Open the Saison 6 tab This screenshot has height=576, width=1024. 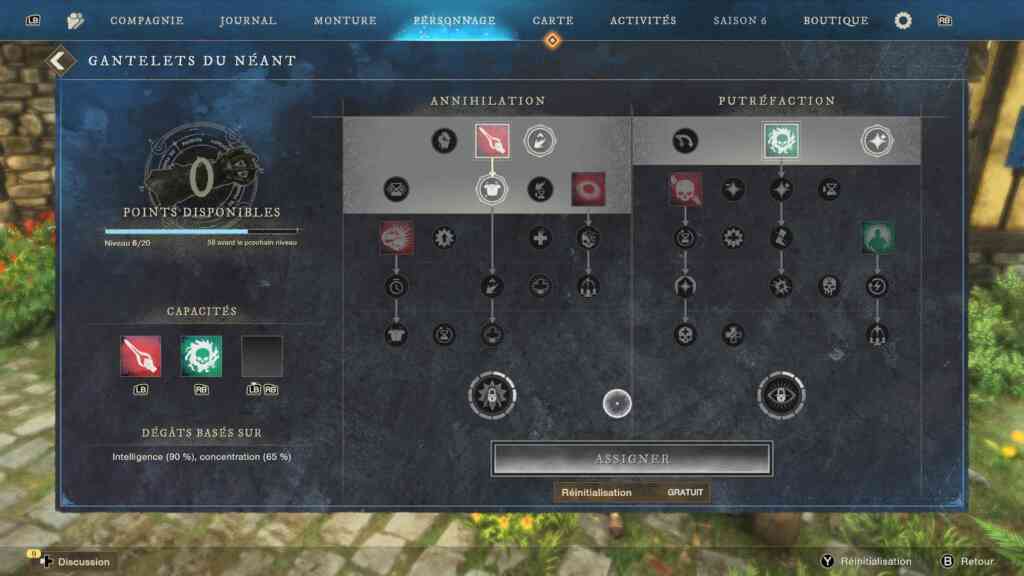741,20
